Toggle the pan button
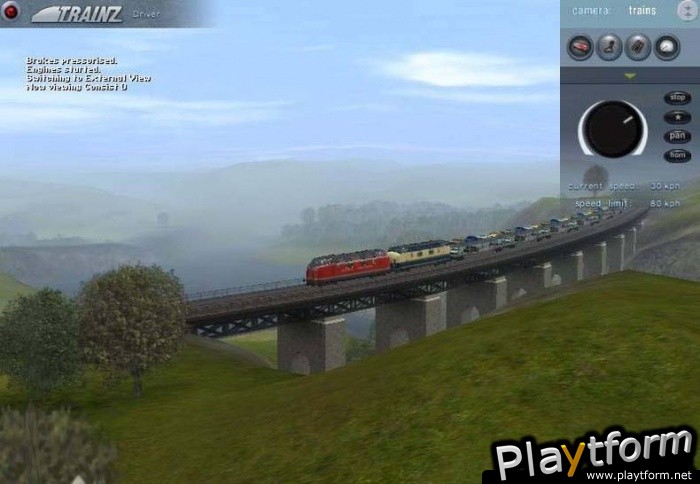 point(677,136)
